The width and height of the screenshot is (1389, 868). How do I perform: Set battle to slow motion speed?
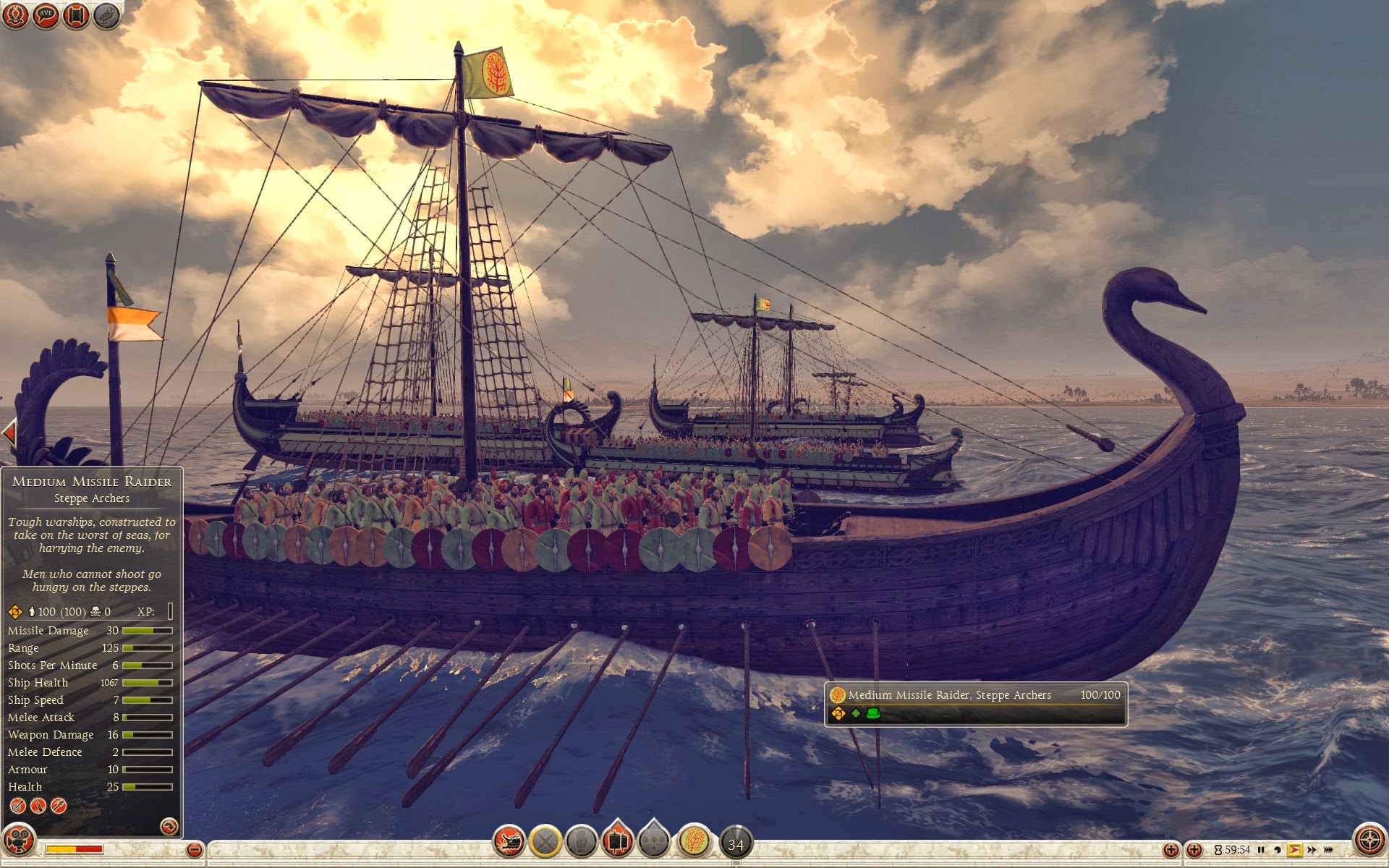click(x=1277, y=850)
